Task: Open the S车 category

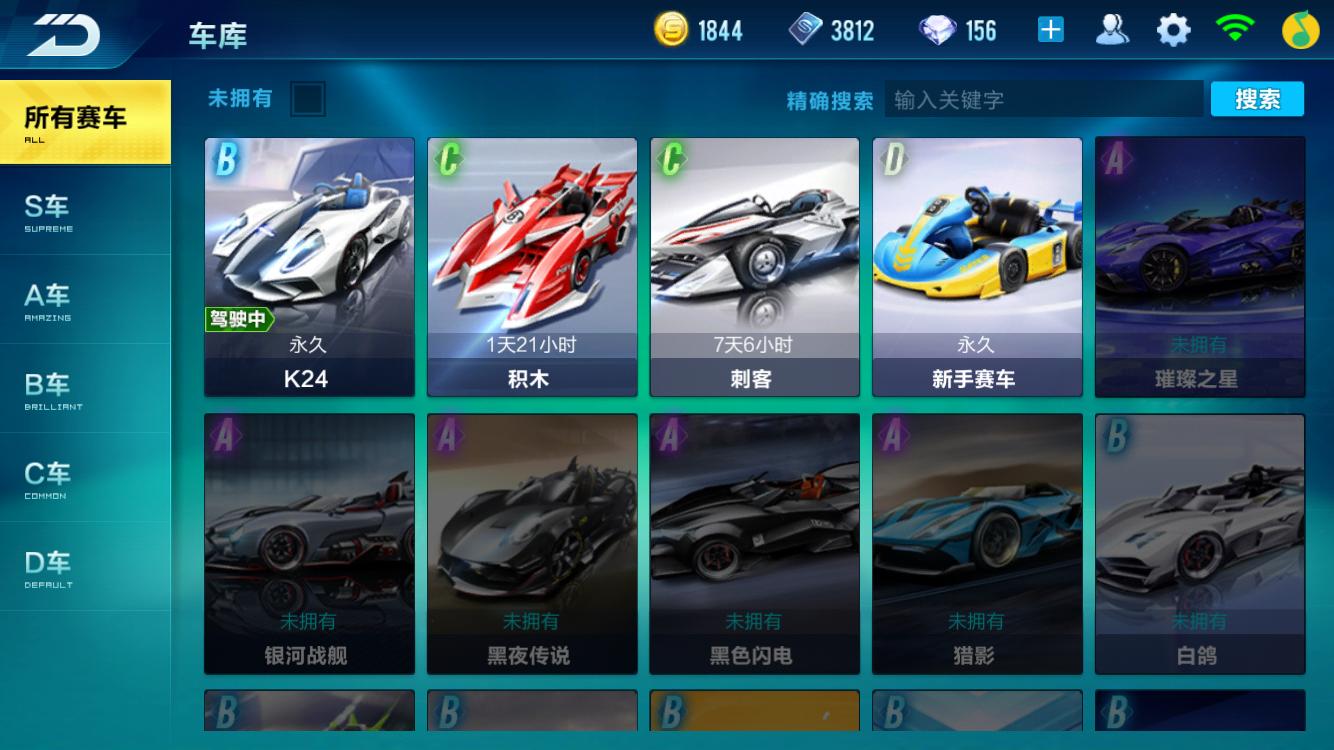Action: [84, 211]
